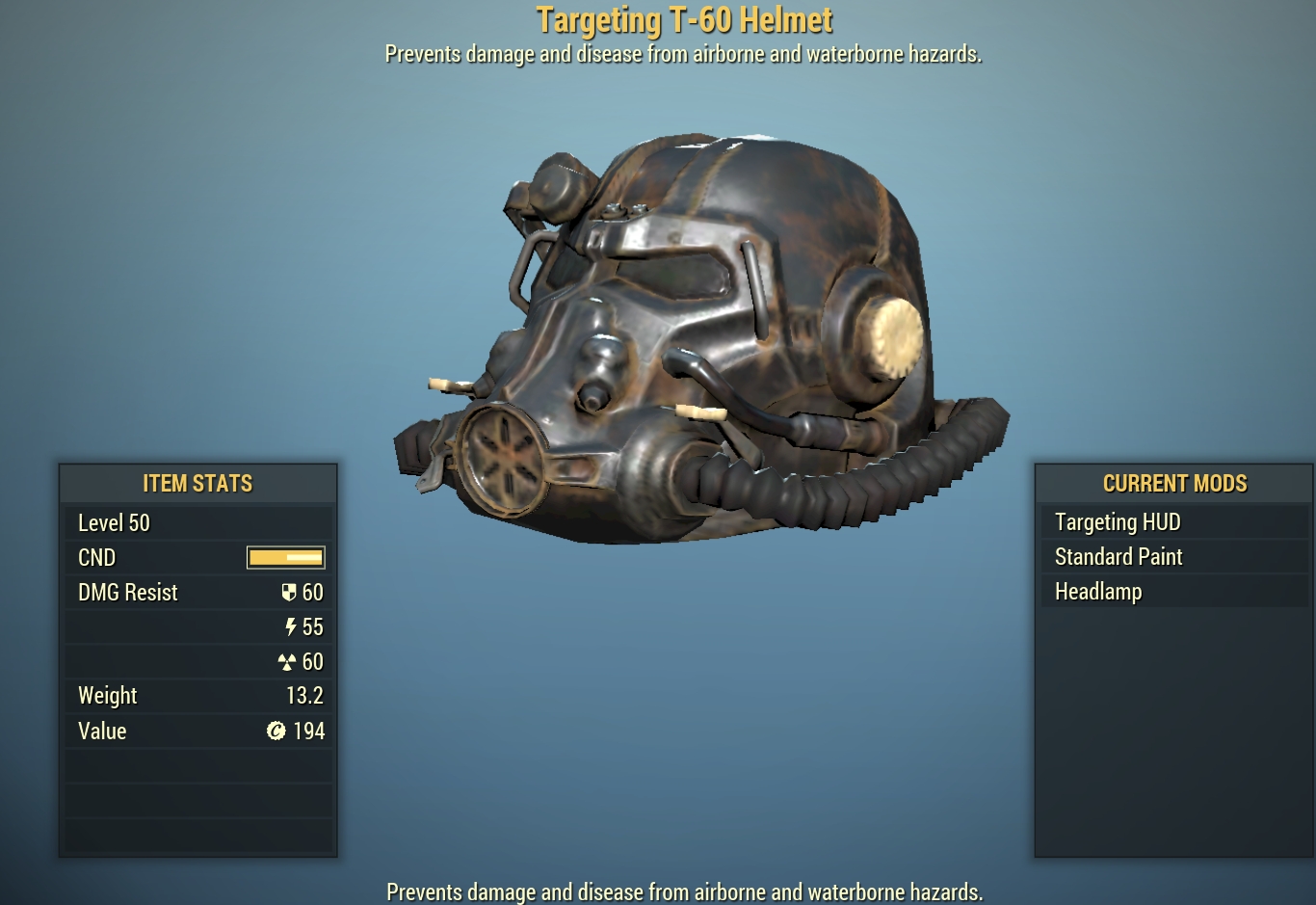Select the lightning bolt energy resistance icon
The image size is (1316, 905).
291,626
